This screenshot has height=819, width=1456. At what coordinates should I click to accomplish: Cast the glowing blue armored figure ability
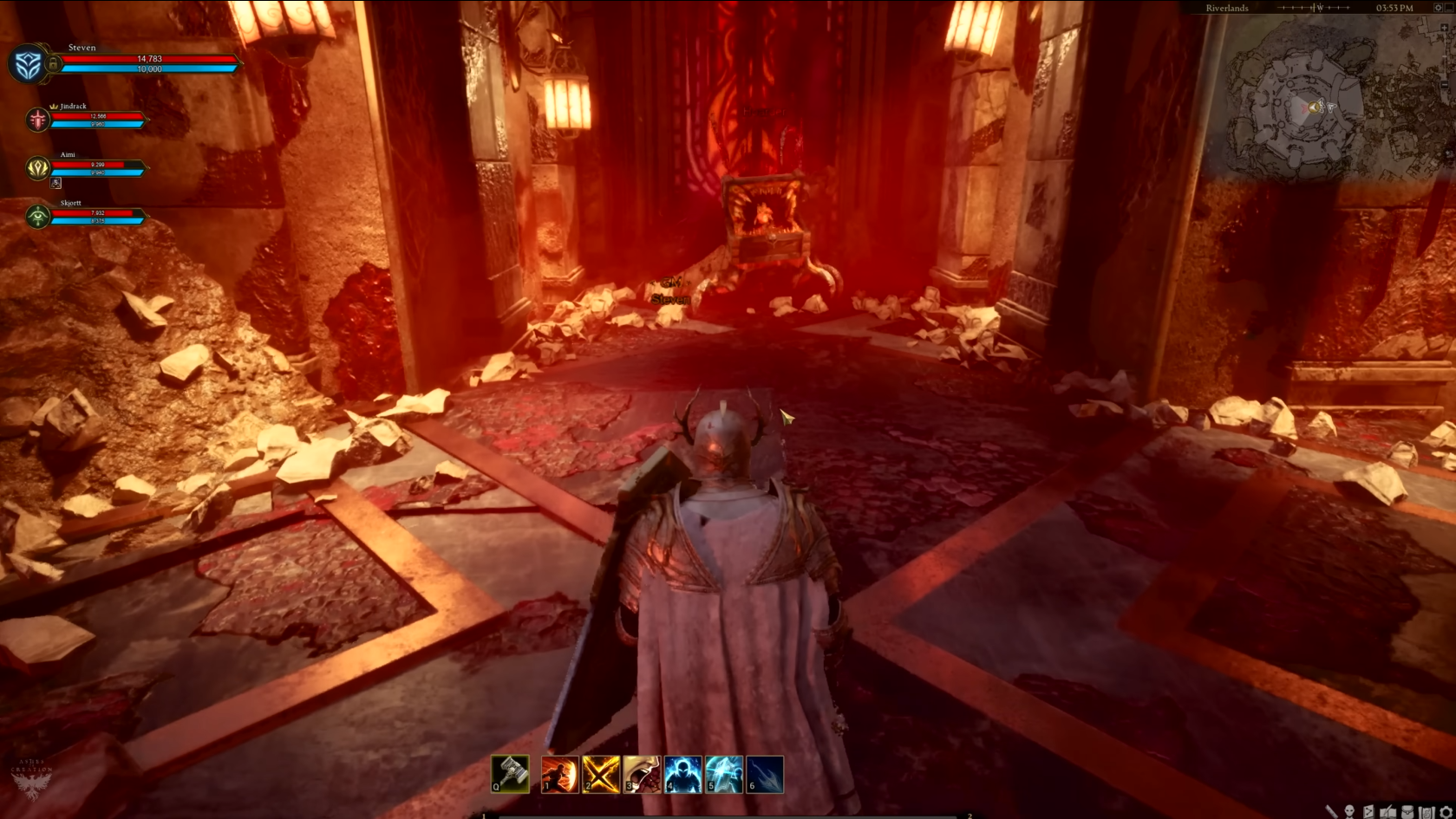682,774
